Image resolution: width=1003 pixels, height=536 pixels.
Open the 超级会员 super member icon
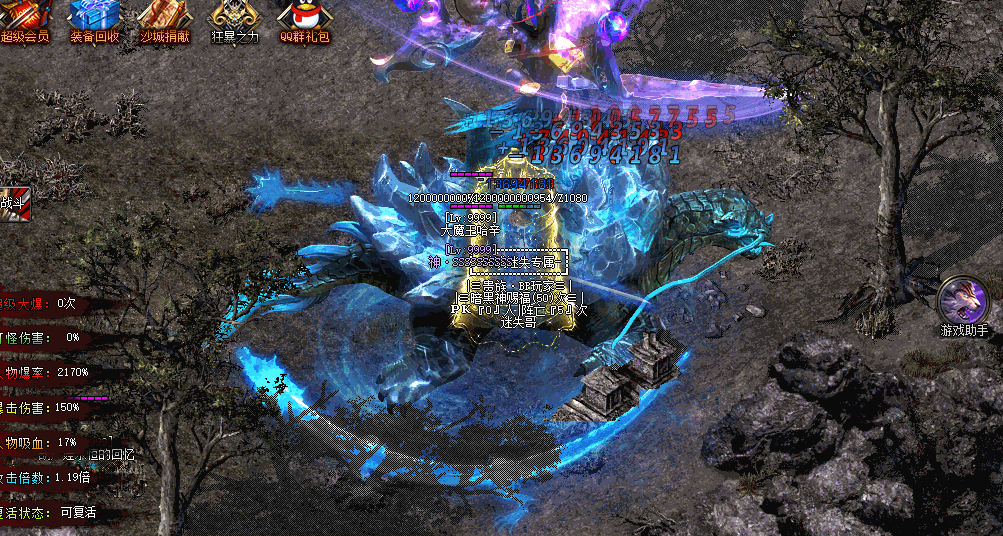(x=25, y=18)
